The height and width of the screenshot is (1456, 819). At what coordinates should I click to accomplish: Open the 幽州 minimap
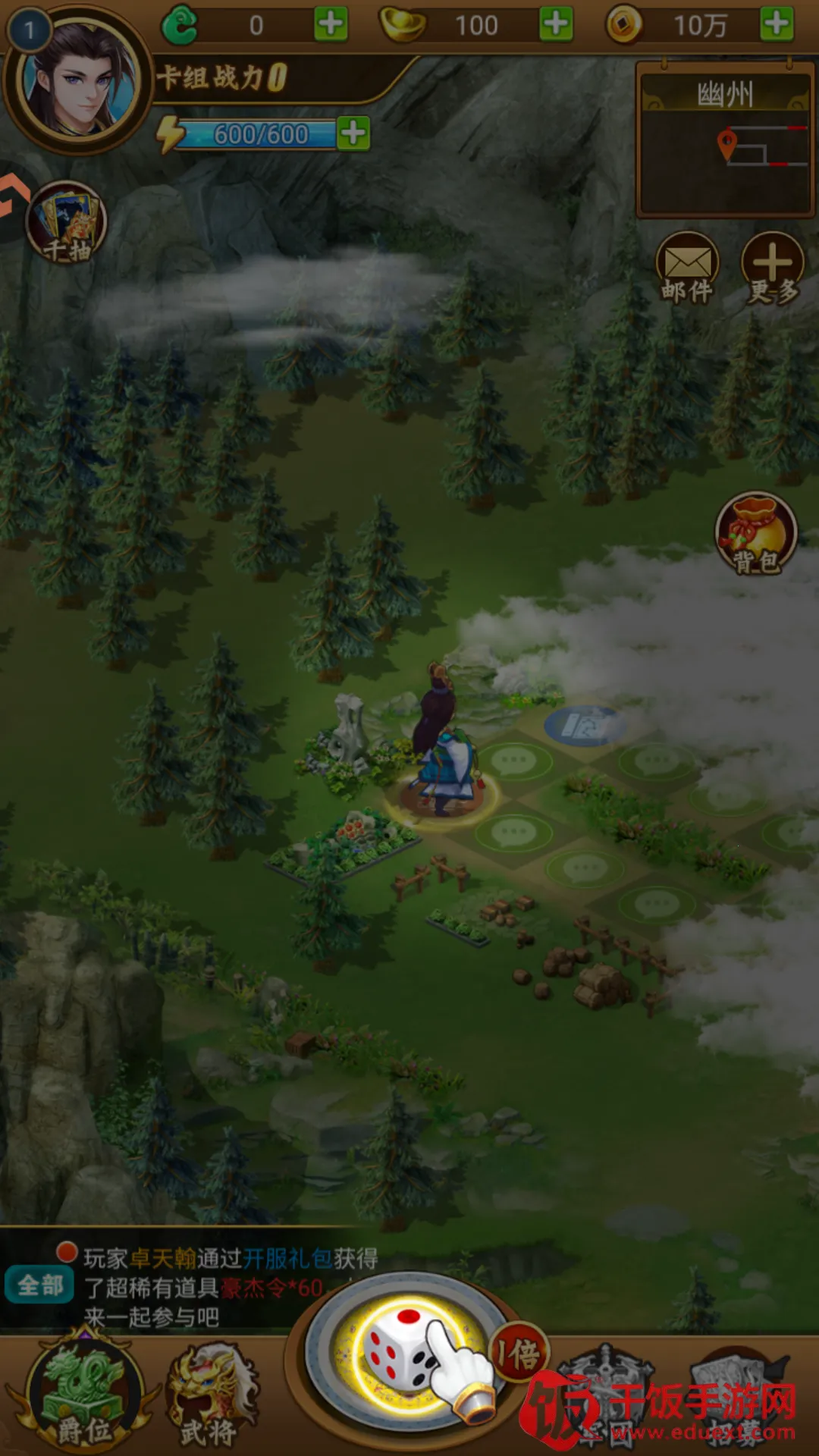tap(725, 140)
